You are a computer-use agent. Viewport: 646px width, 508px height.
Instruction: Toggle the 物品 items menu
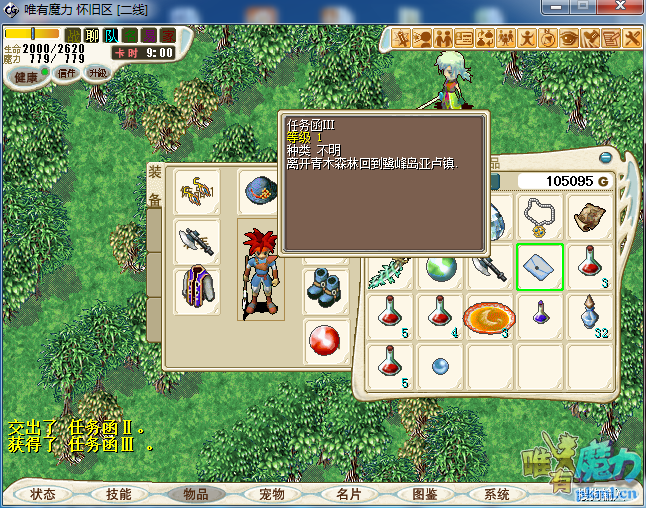coord(195,494)
